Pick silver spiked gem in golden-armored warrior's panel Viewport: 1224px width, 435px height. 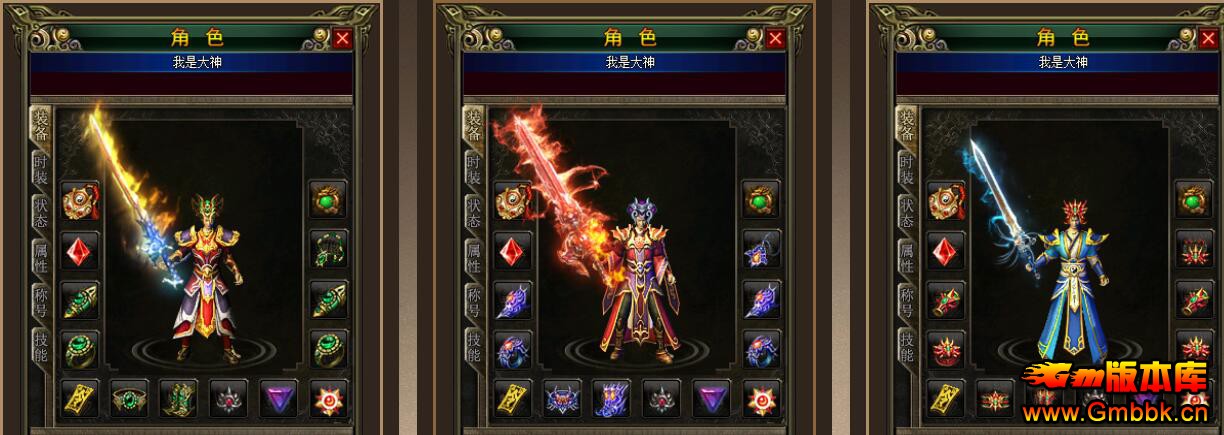coord(229,398)
